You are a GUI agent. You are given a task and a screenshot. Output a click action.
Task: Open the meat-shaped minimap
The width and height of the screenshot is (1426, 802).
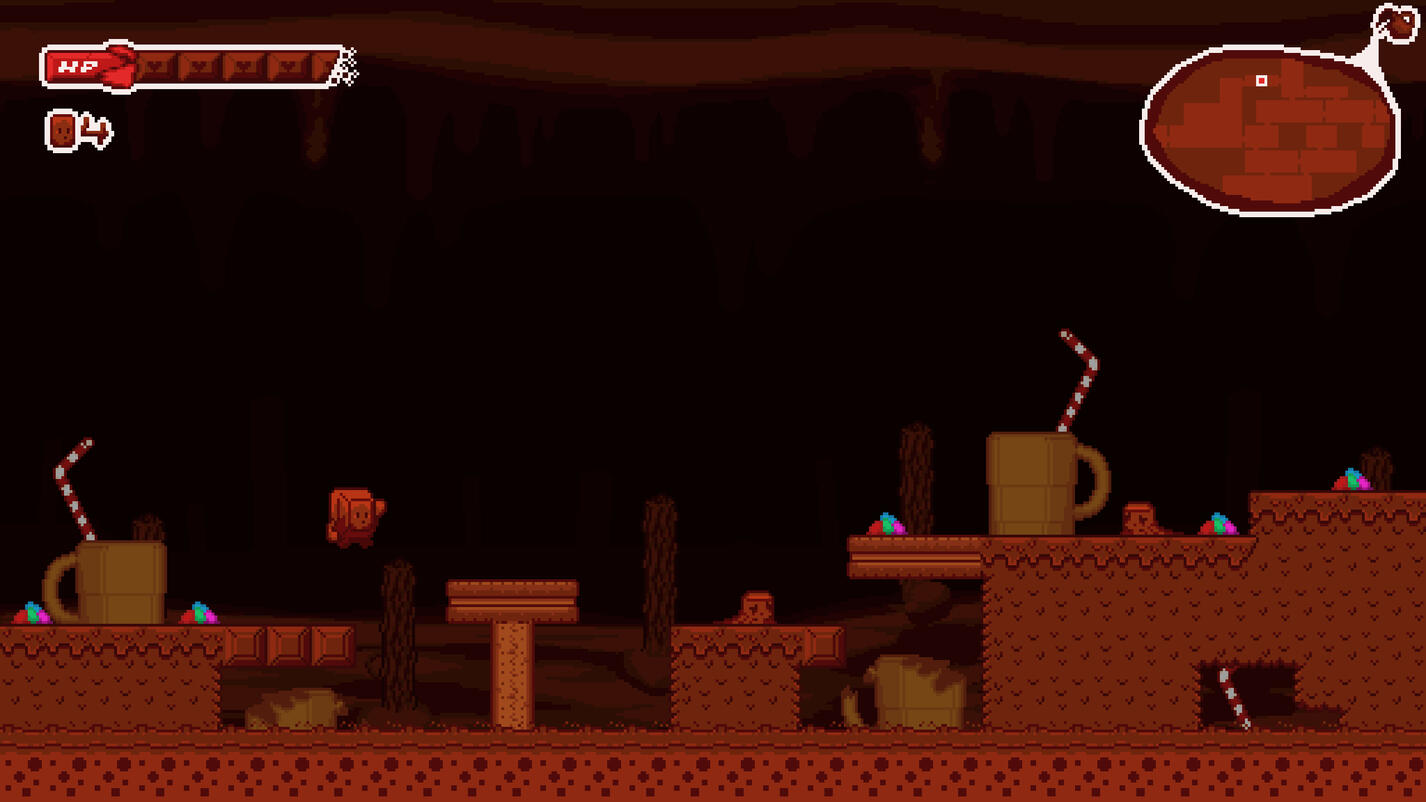point(1270,130)
